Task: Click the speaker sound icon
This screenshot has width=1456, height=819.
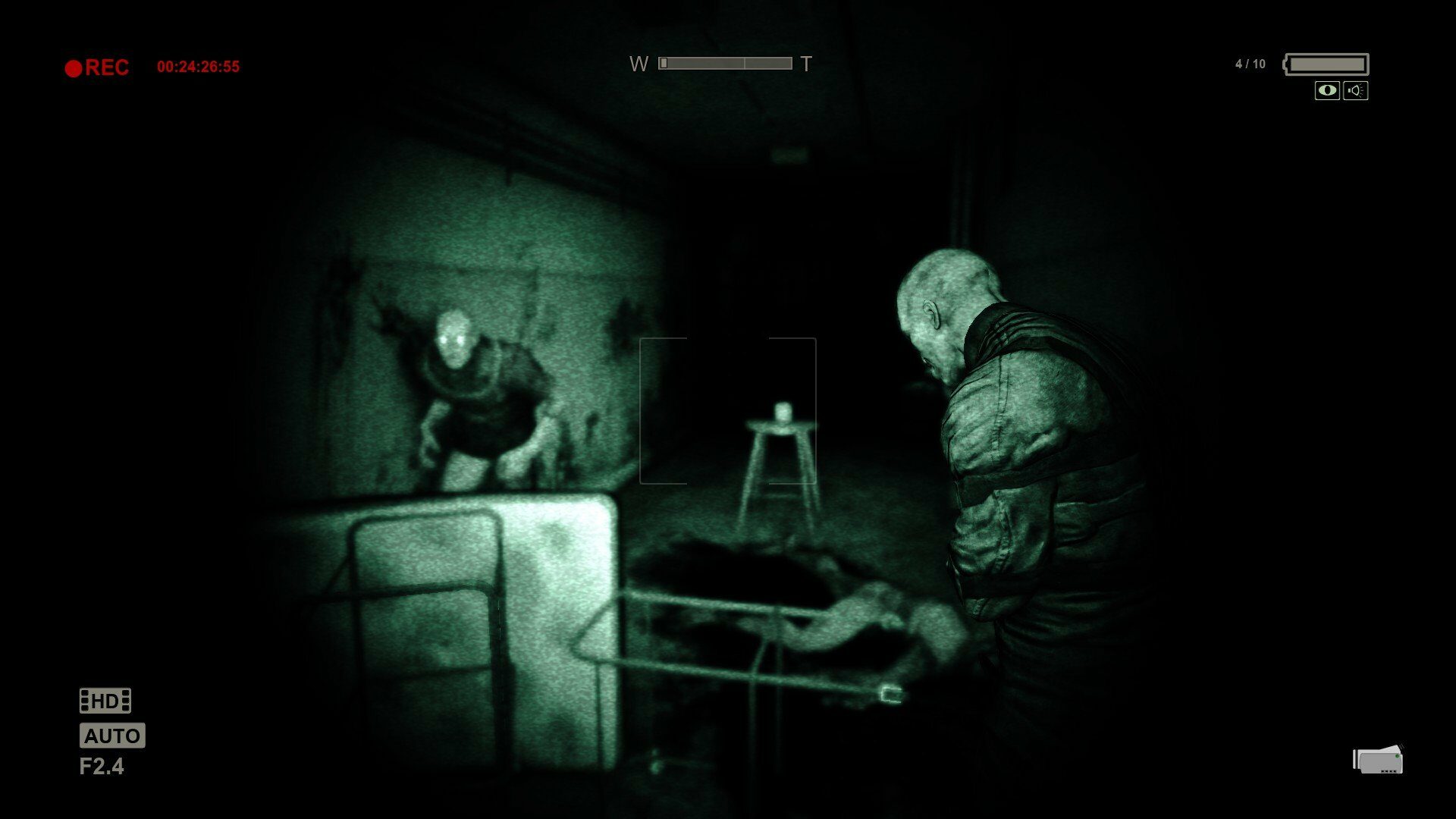Action: (1355, 91)
